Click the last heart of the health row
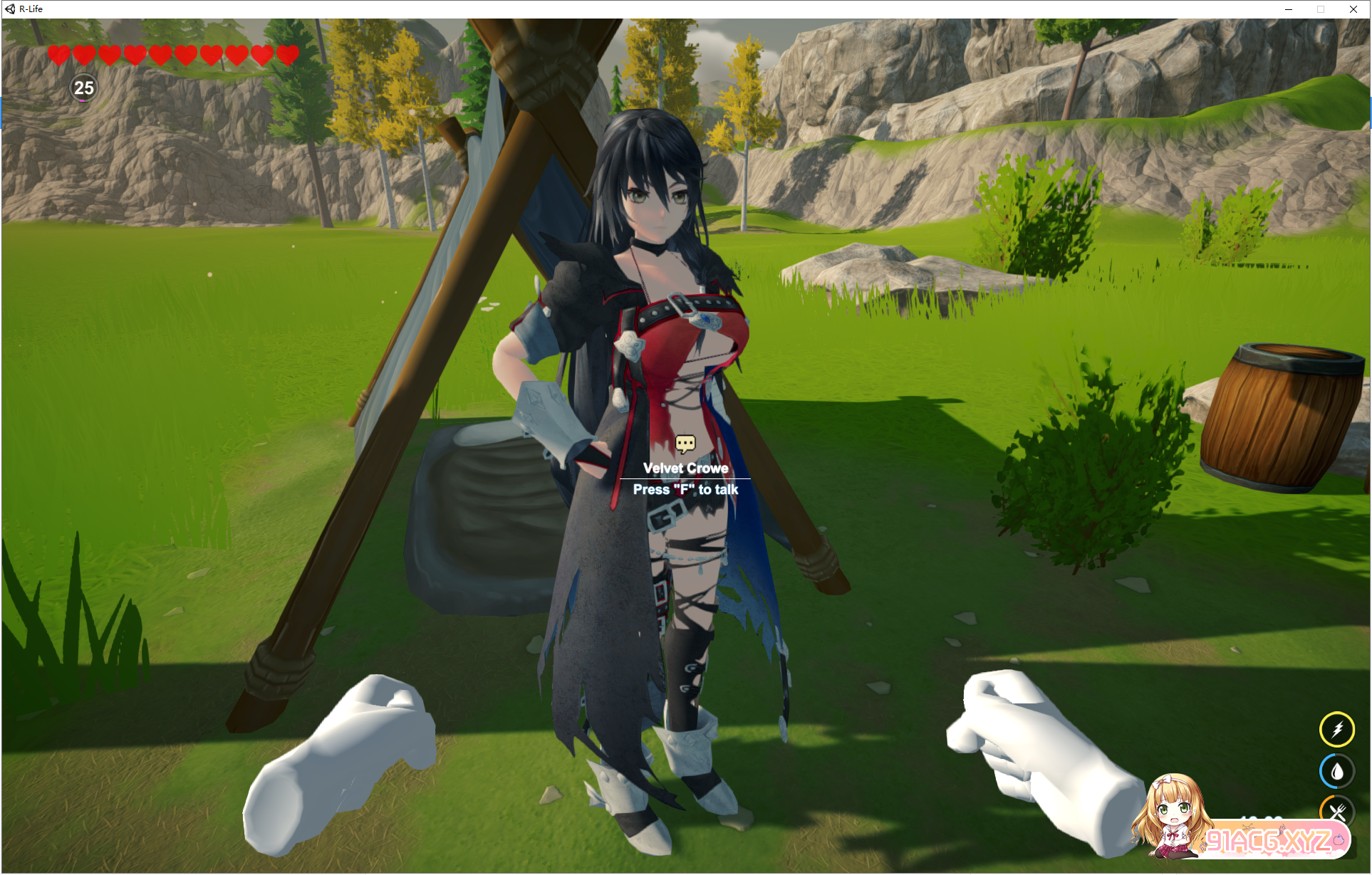 click(x=287, y=53)
